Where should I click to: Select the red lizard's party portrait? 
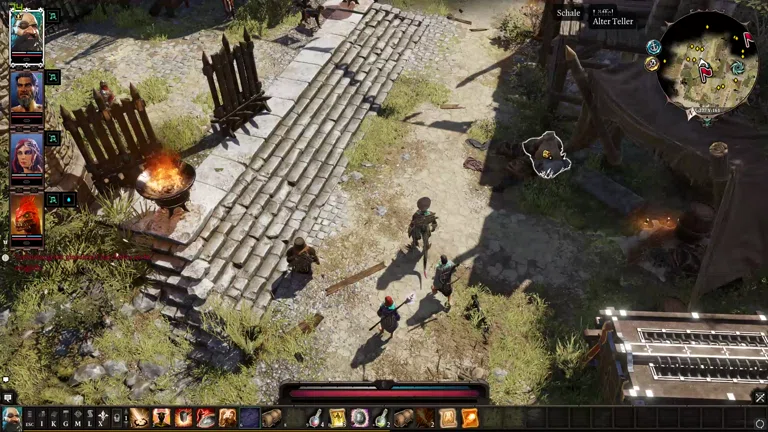point(26,213)
